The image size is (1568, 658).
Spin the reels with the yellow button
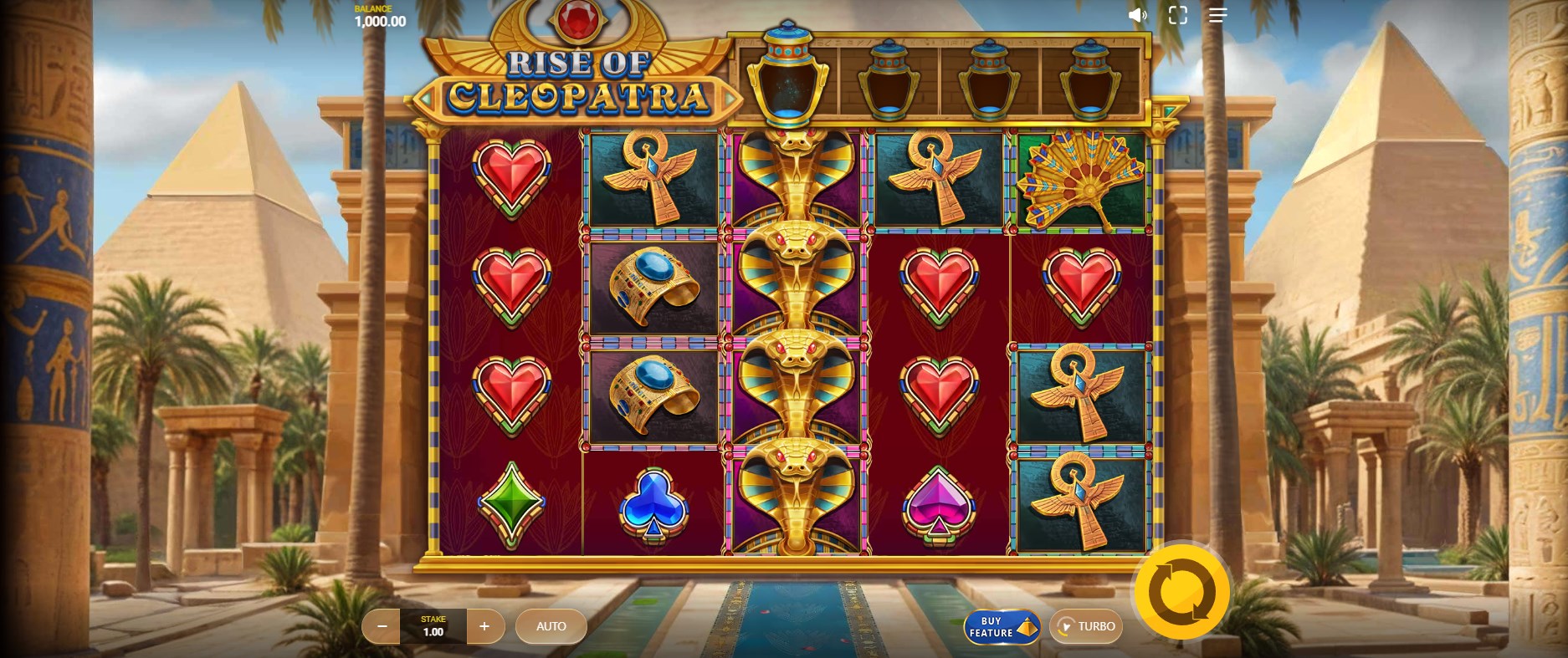tap(1181, 592)
